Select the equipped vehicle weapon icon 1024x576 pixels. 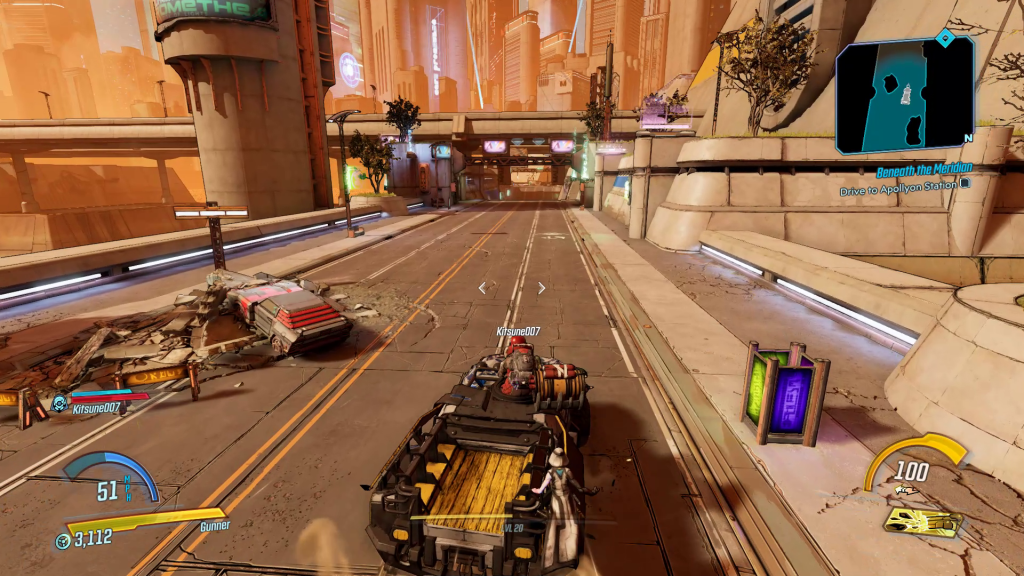923,521
